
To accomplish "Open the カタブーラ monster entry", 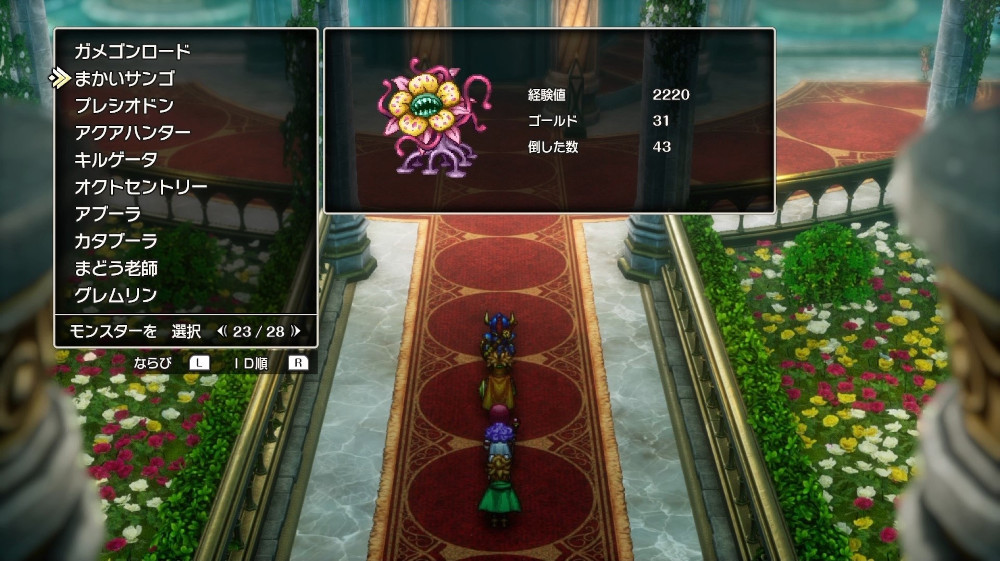I will pos(116,241).
